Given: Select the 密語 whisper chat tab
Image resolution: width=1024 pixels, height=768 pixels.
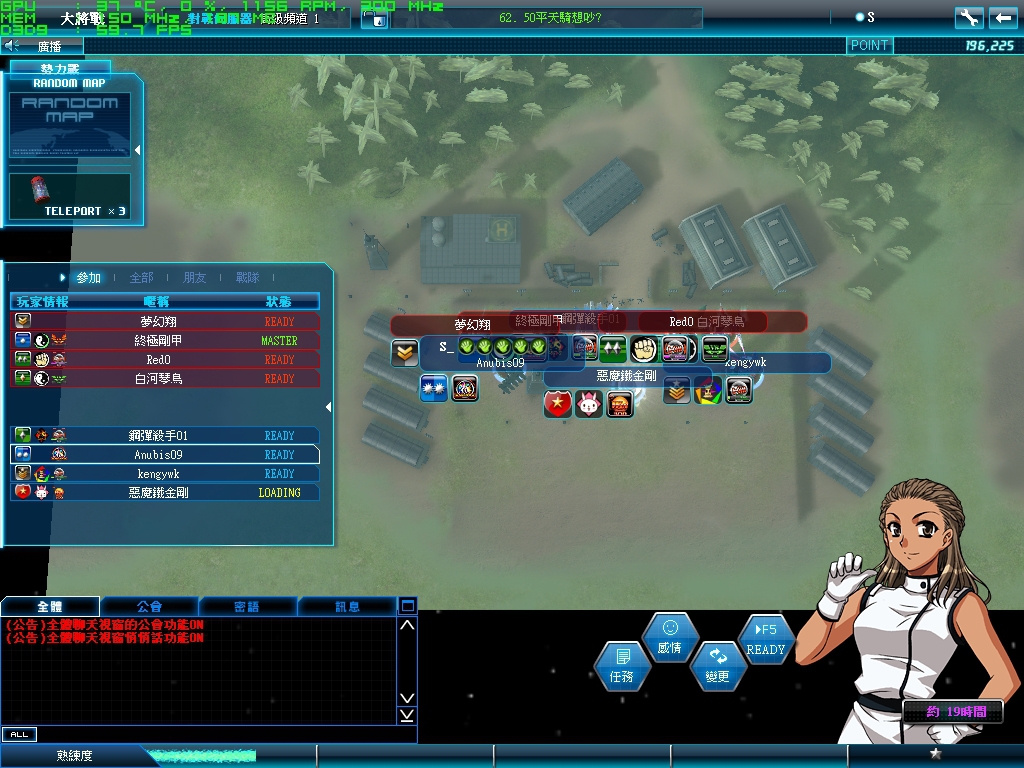Looking at the screenshot, I should pos(247,606).
